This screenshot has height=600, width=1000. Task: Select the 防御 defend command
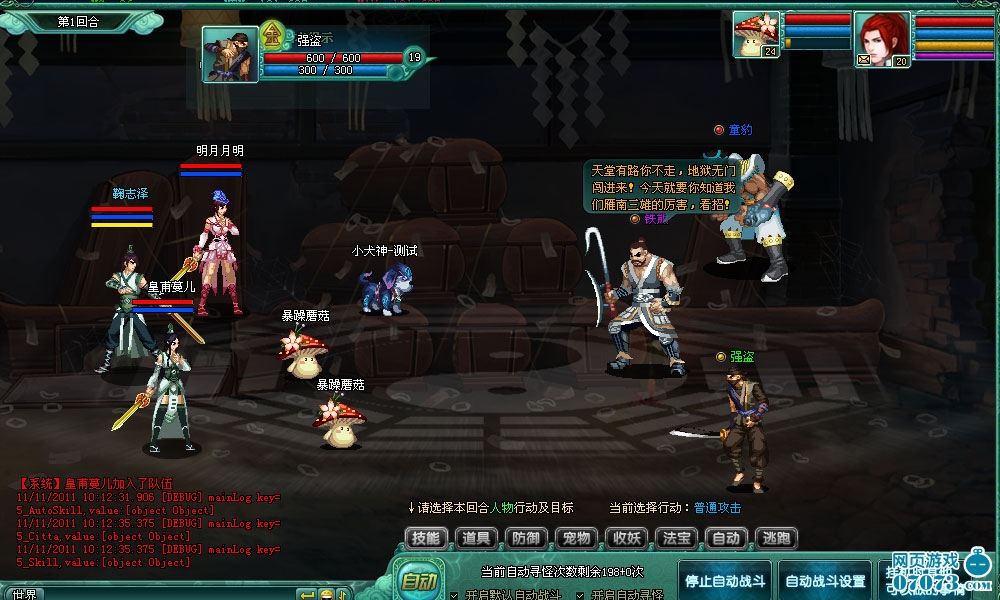[x=525, y=538]
